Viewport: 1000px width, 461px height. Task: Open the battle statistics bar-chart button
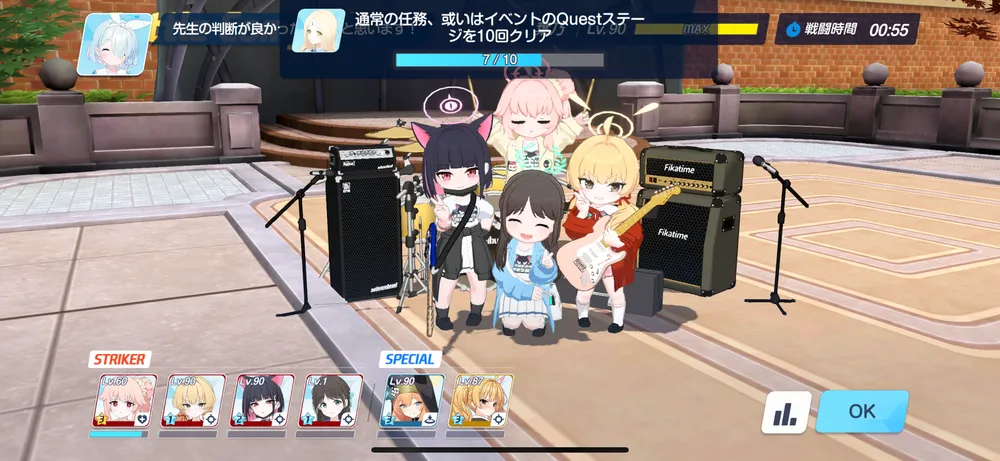(786, 412)
